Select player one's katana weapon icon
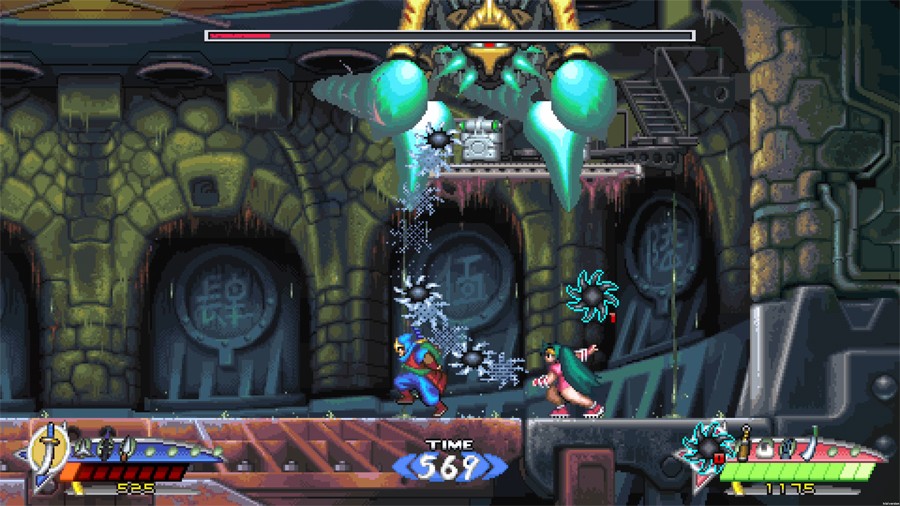900x506 pixels. pyautogui.click(x=47, y=444)
